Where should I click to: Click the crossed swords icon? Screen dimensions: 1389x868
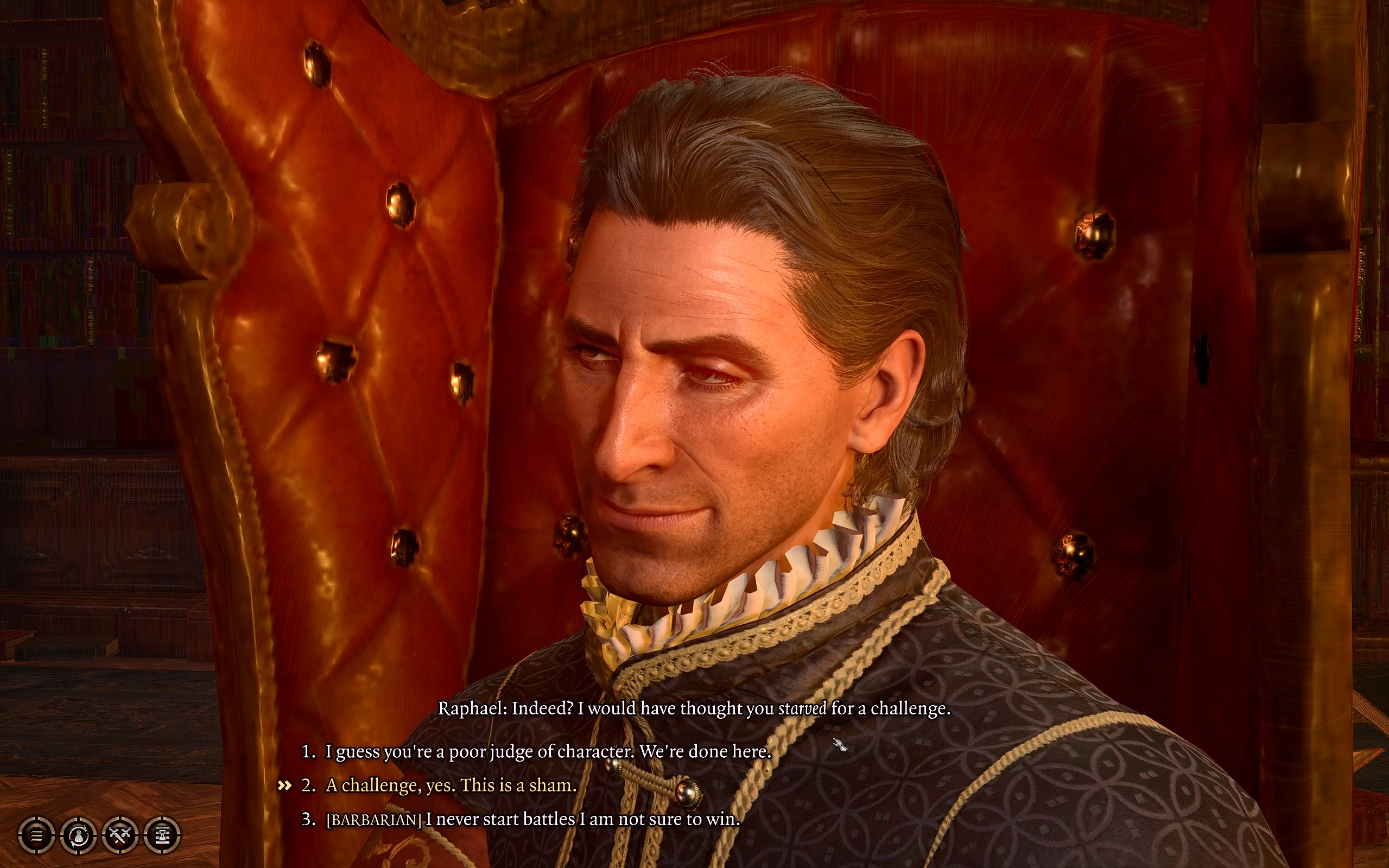[120, 835]
